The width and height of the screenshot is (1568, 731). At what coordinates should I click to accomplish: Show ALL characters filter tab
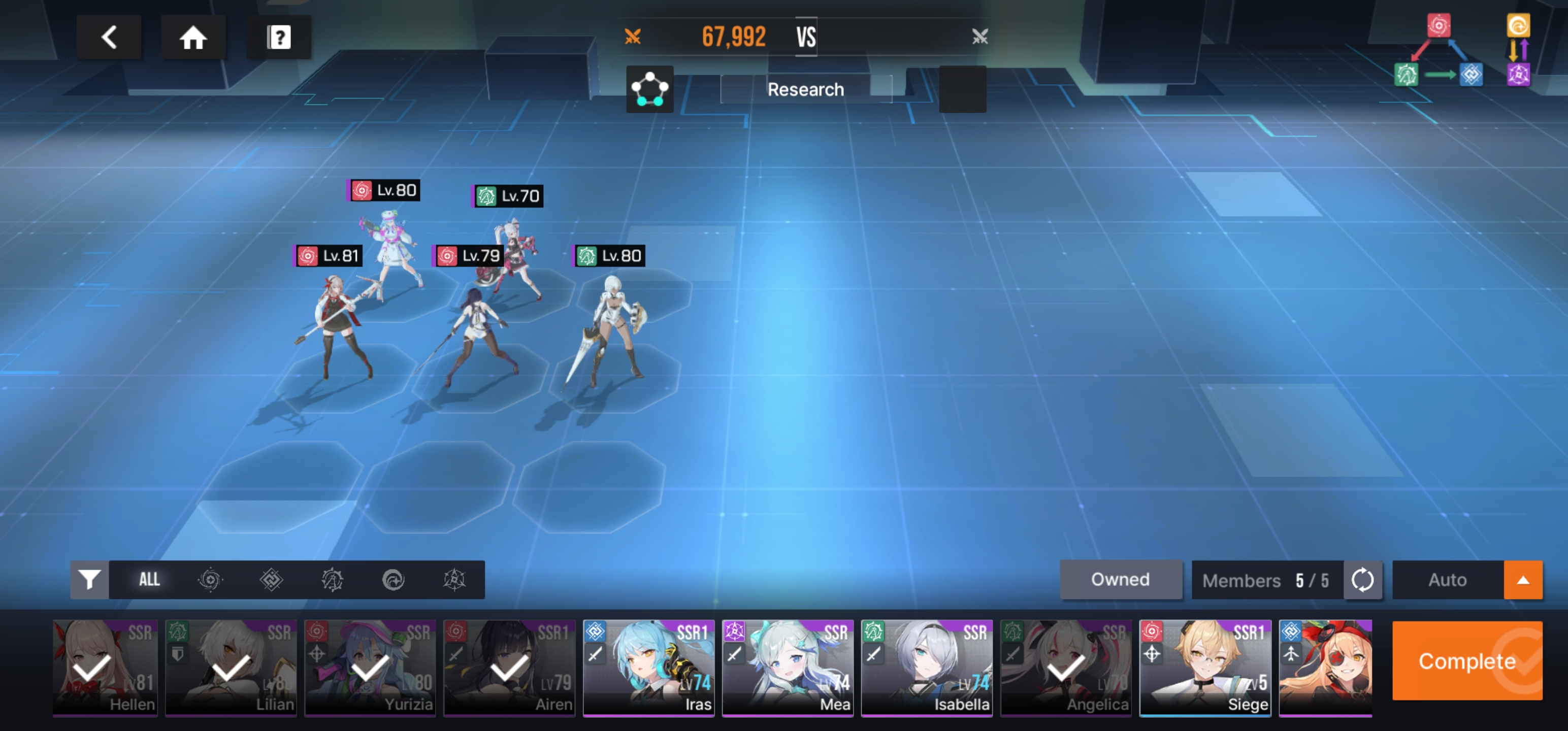point(149,579)
